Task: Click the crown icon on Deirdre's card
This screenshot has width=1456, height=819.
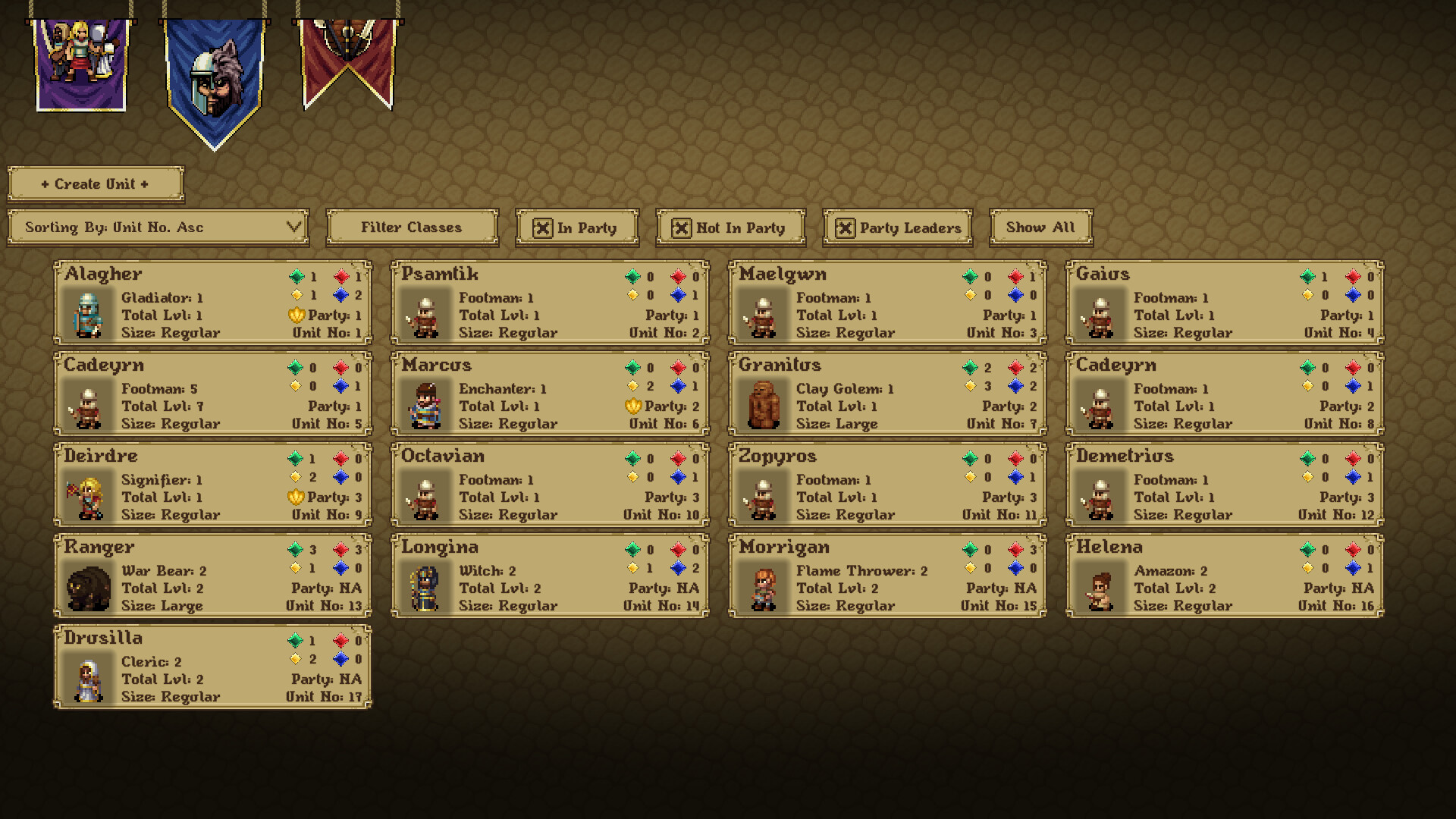Action: click(x=297, y=497)
